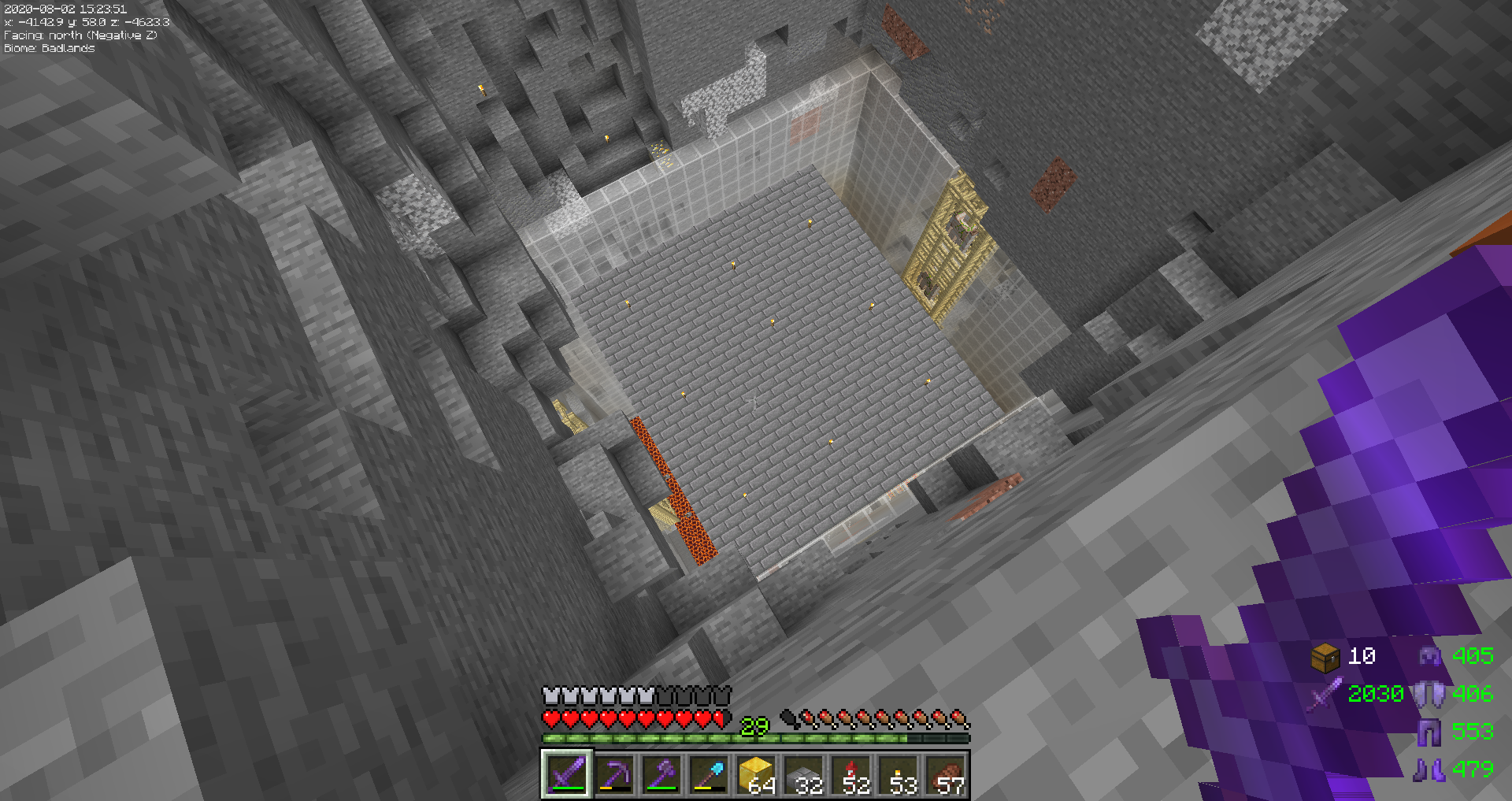The width and height of the screenshot is (1512, 801).
Task: Select the purple sword hotbar slot
Action: pos(567,774)
